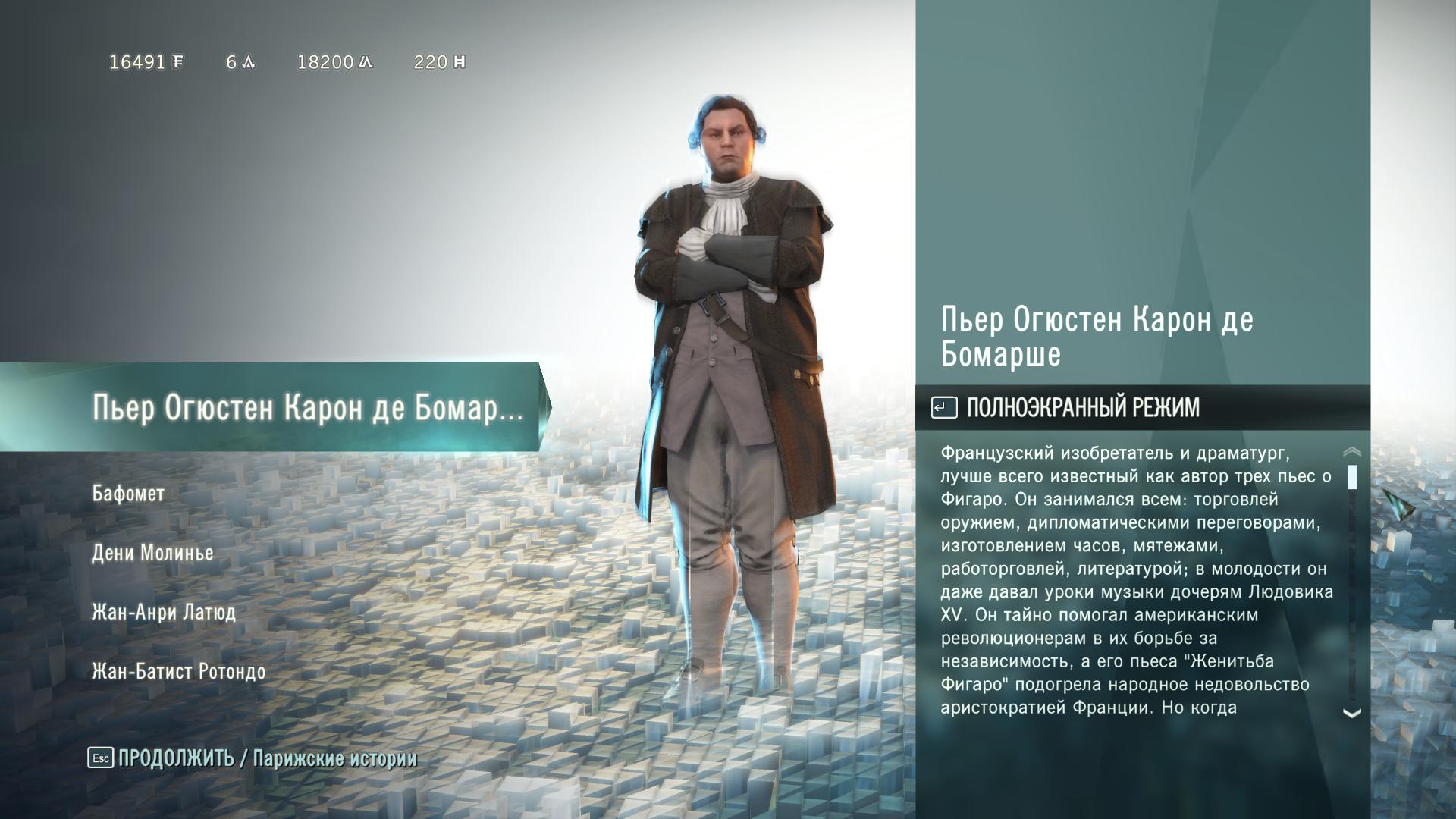Click ПРОДОЛЖИТЬ to return to Парижские истории
Viewport: 1456px width, 819px height.
click(176, 758)
